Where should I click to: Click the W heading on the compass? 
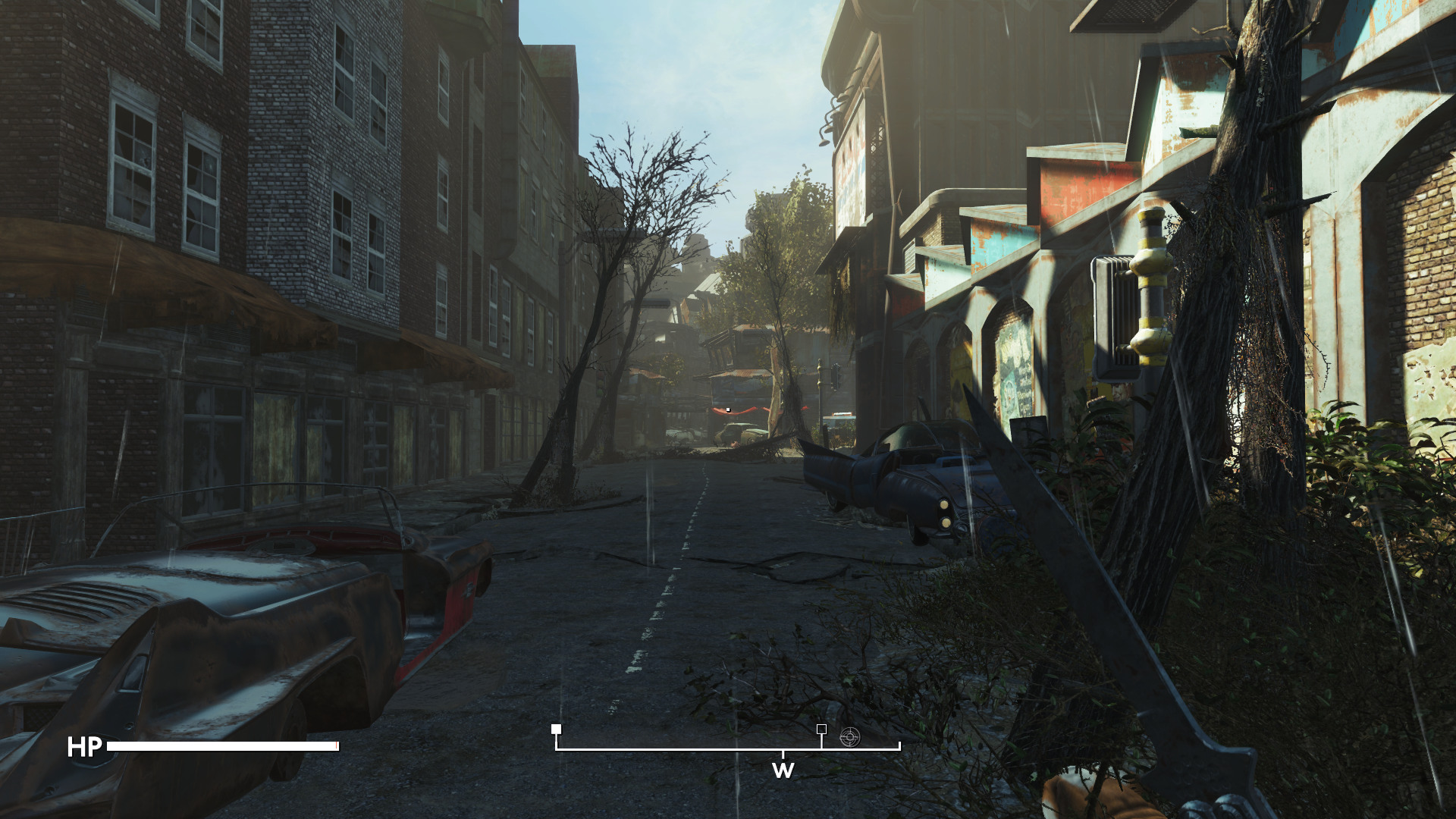pos(783,770)
